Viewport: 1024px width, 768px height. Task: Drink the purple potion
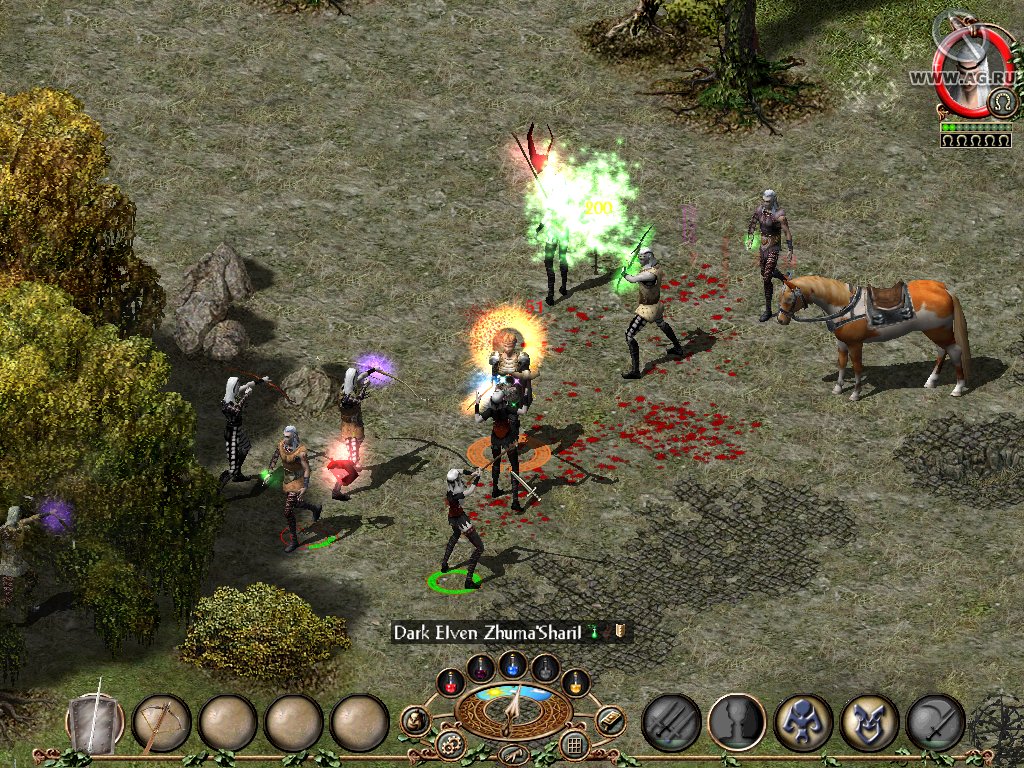(x=481, y=667)
